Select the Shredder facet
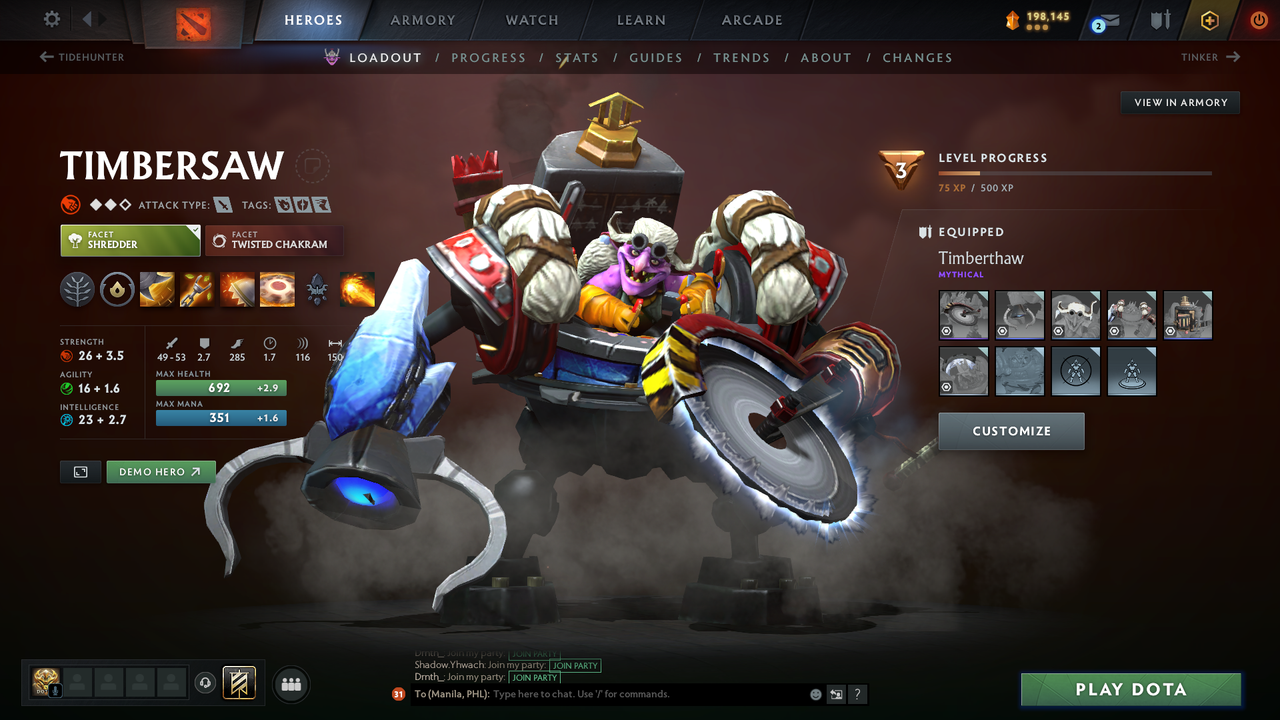 (130, 240)
